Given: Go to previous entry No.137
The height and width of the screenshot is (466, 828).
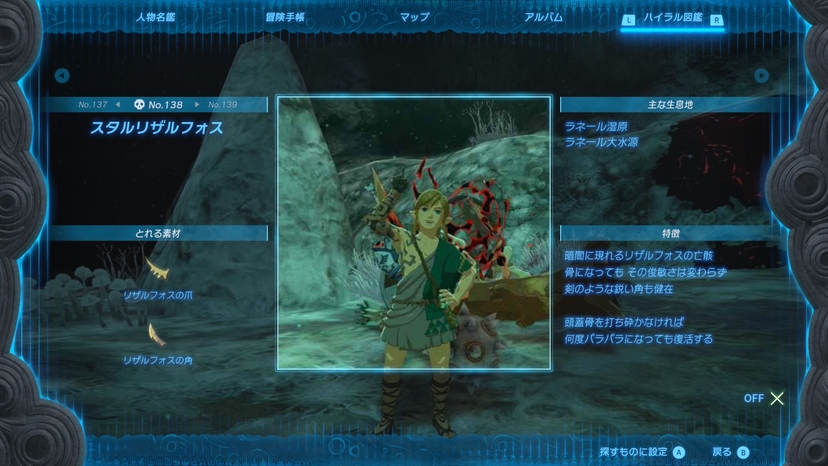Looking at the screenshot, I should pyautogui.click(x=96, y=105).
